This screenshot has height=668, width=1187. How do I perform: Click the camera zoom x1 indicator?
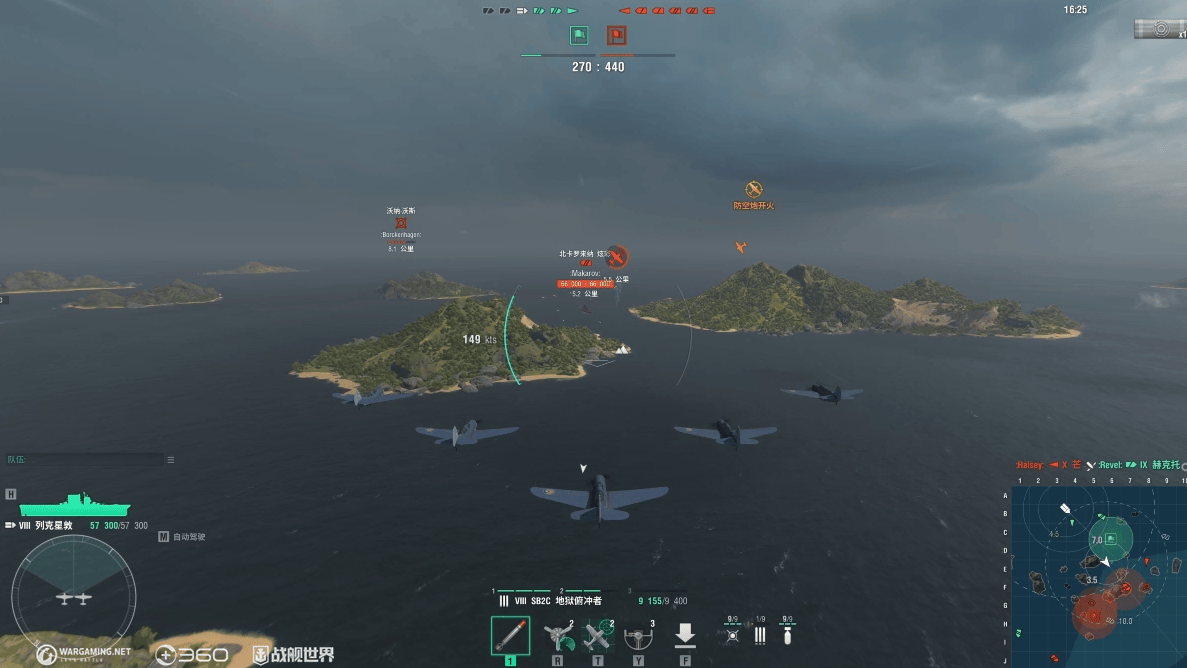1161,29
